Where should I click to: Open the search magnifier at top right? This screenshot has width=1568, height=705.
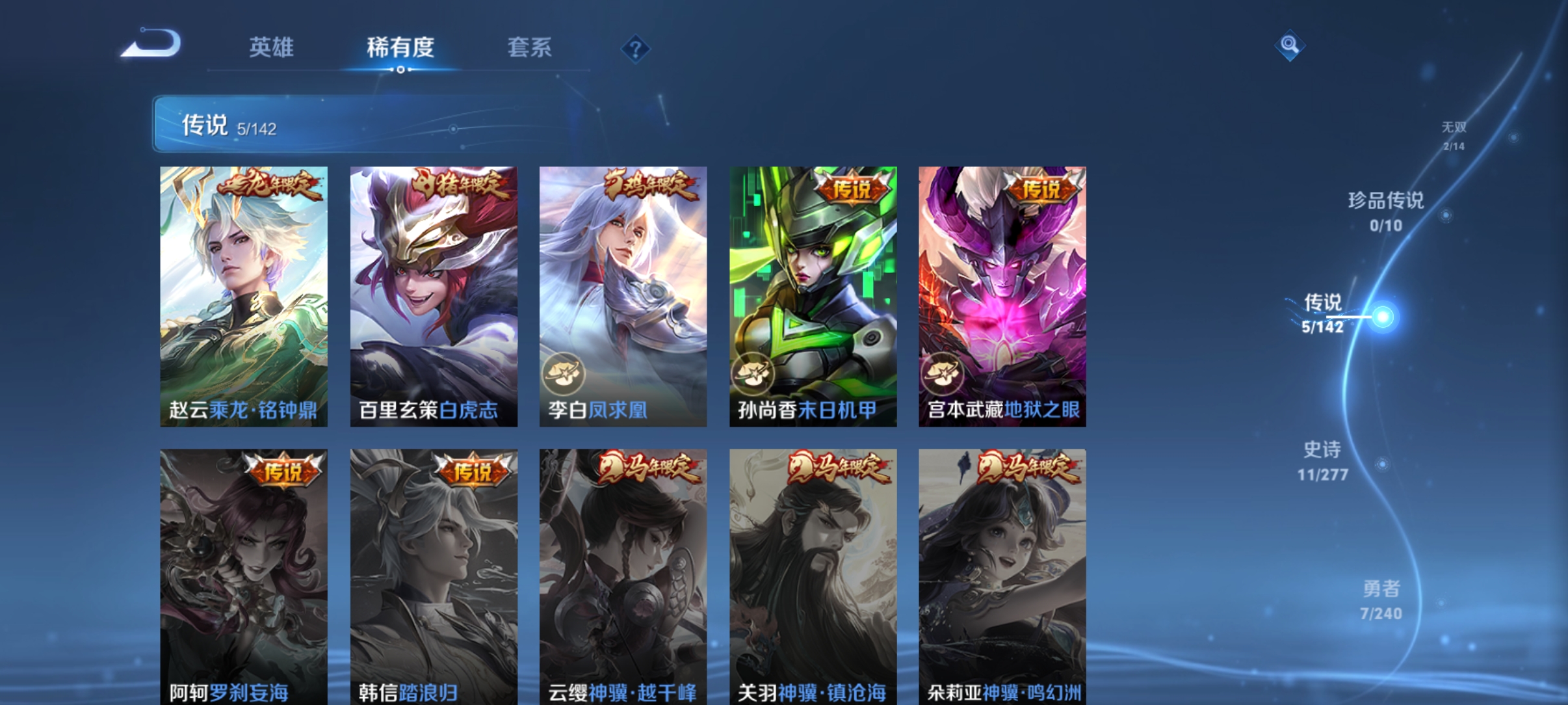click(x=1290, y=46)
